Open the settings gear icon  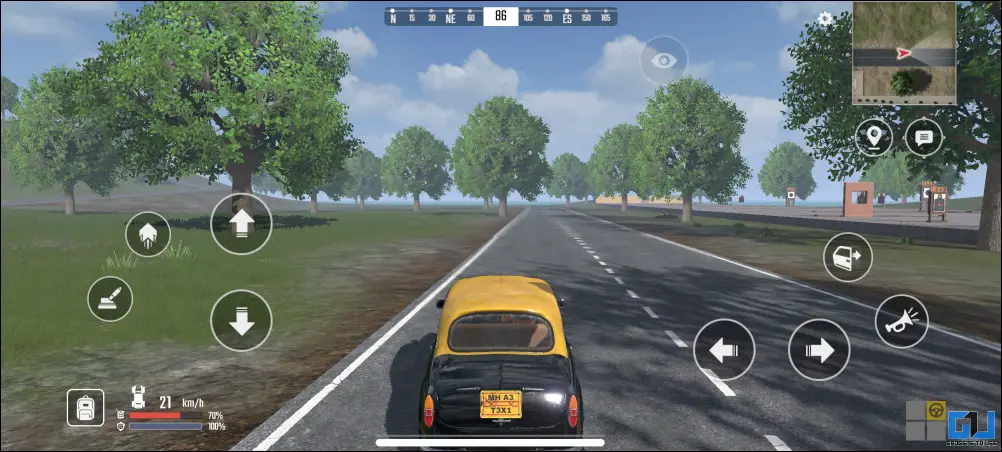point(825,18)
